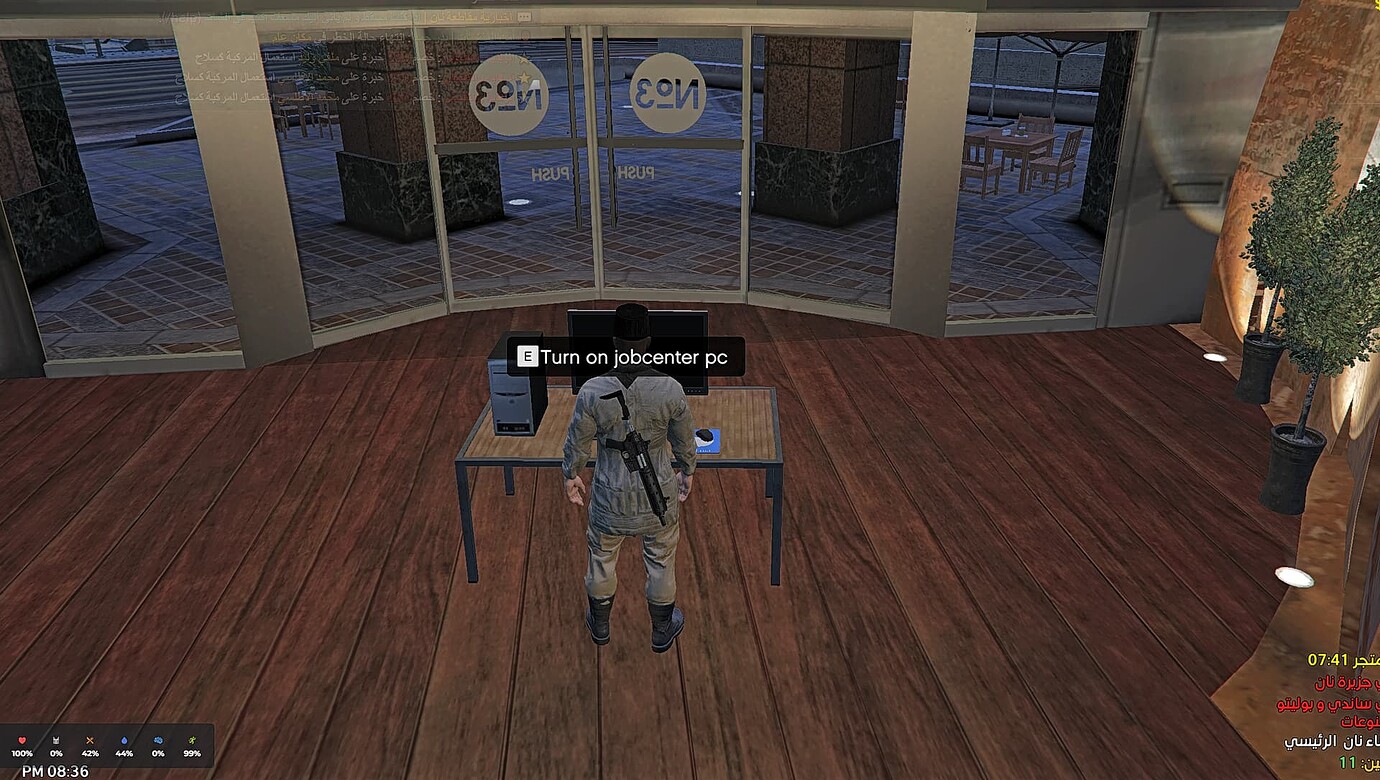Click the PM 08:36 clock display

click(54, 769)
